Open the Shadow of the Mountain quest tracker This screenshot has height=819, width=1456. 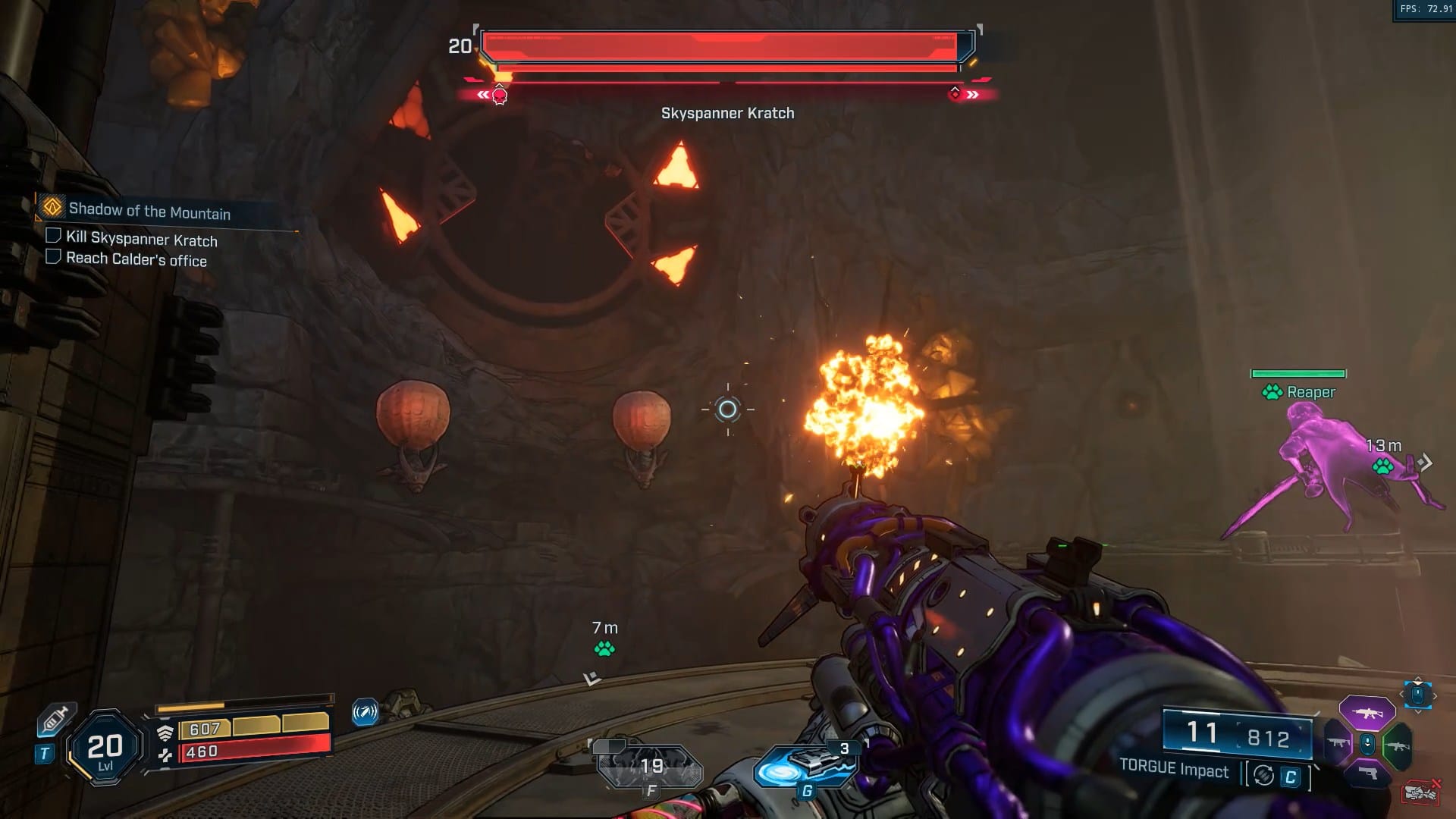click(x=149, y=210)
